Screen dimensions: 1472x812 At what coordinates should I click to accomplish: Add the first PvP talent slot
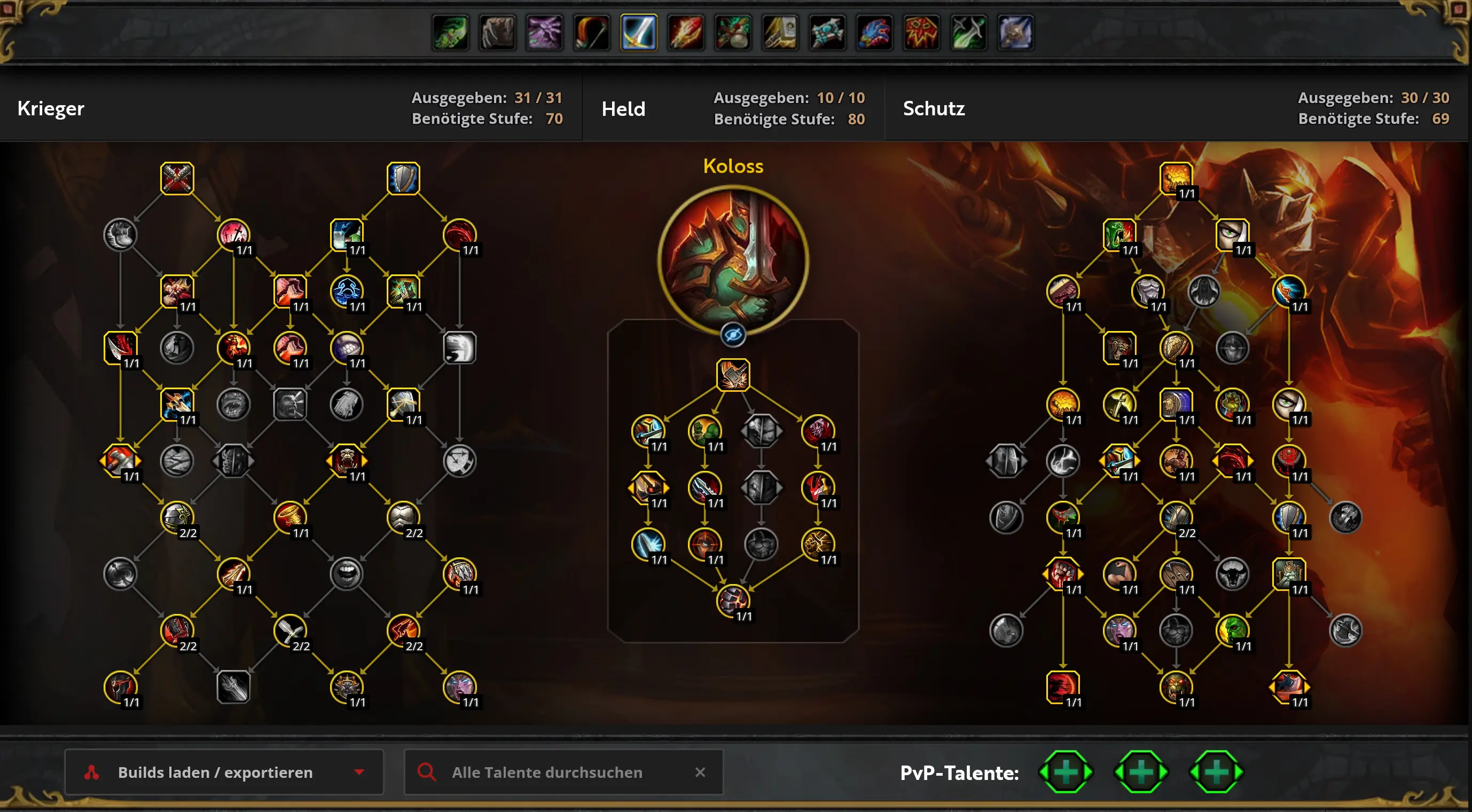(x=1066, y=772)
